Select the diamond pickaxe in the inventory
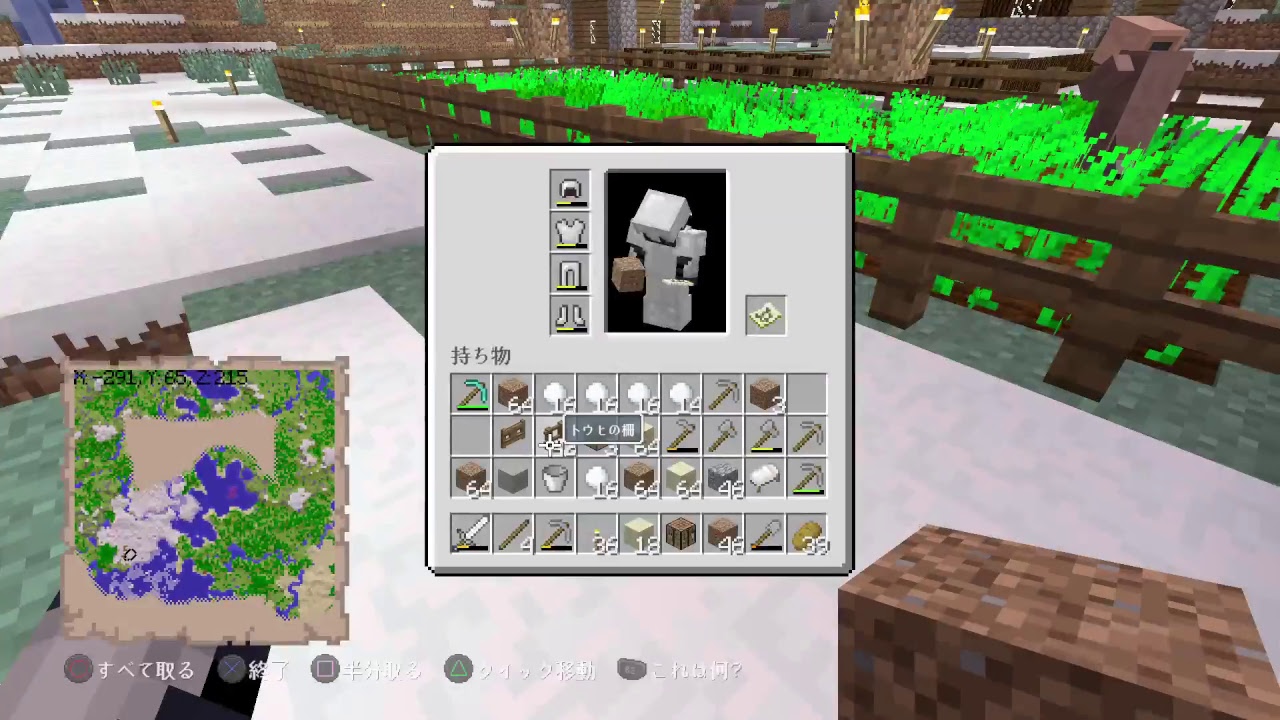This screenshot has width=1280, height=720. point(471,394)
